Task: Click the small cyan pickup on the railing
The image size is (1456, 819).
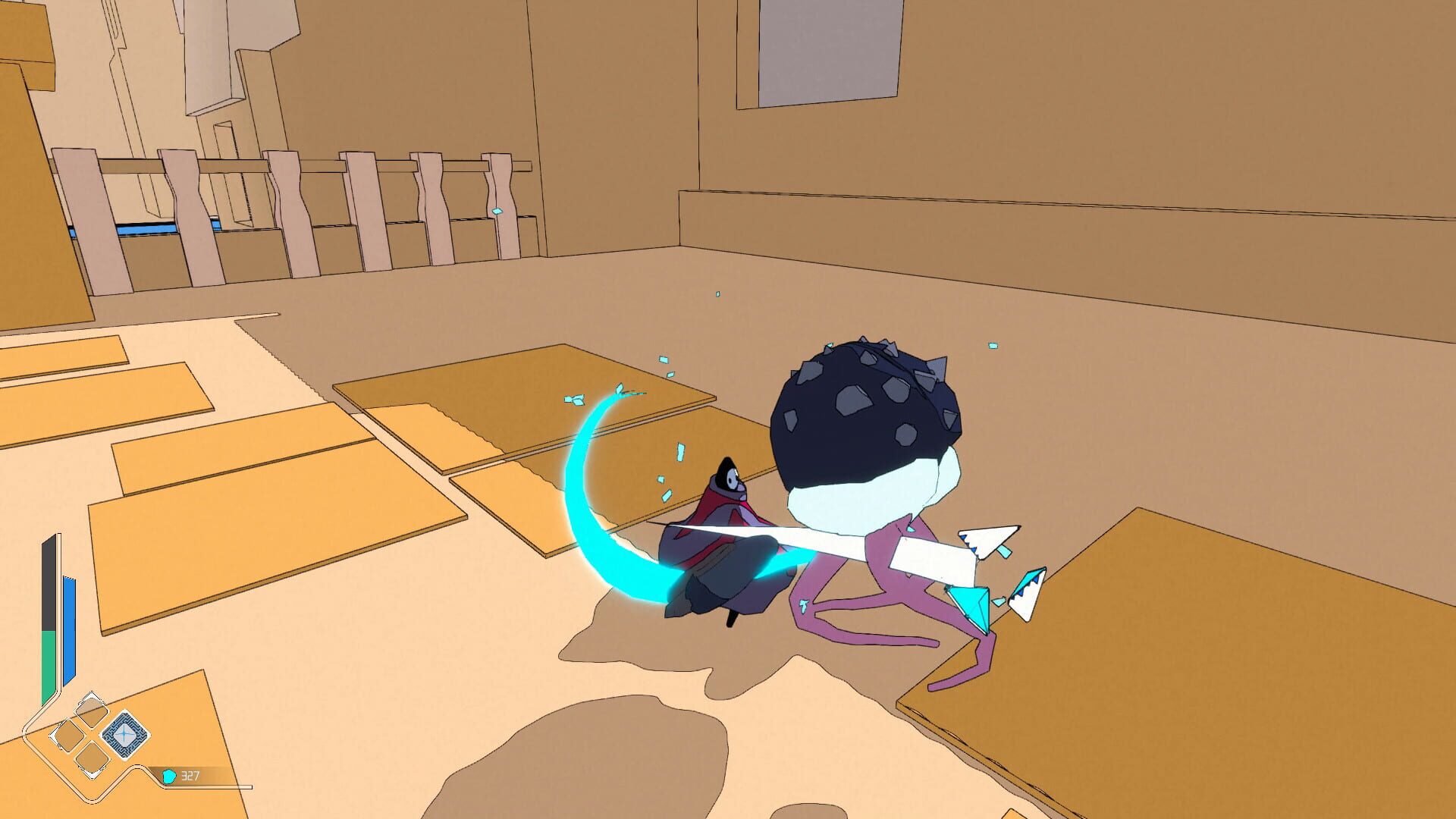Action: [498, 213]
